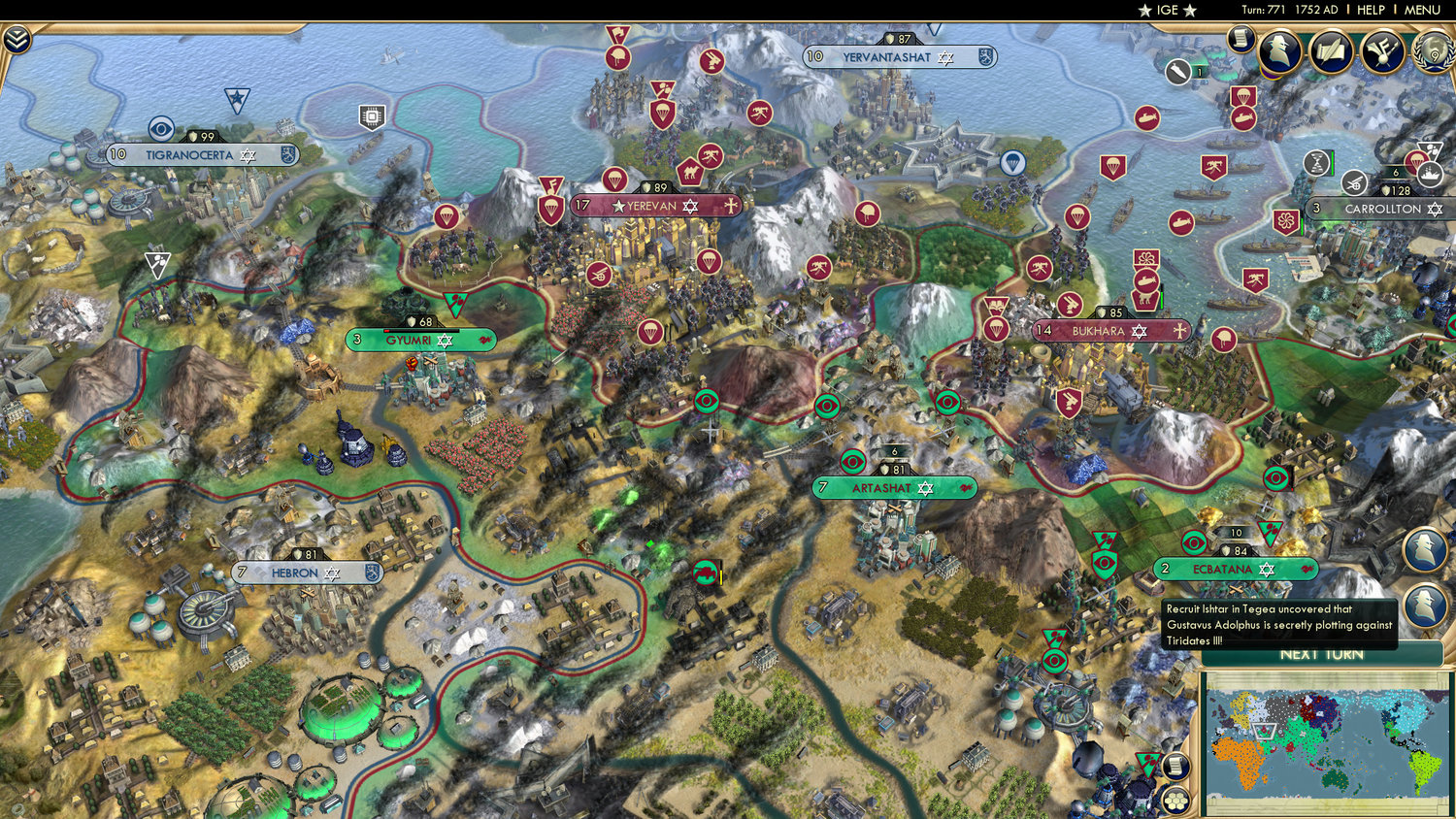
Task: Click the magnifying glass notification icon
Action: pyautogui.click(x=1425, y=548)
